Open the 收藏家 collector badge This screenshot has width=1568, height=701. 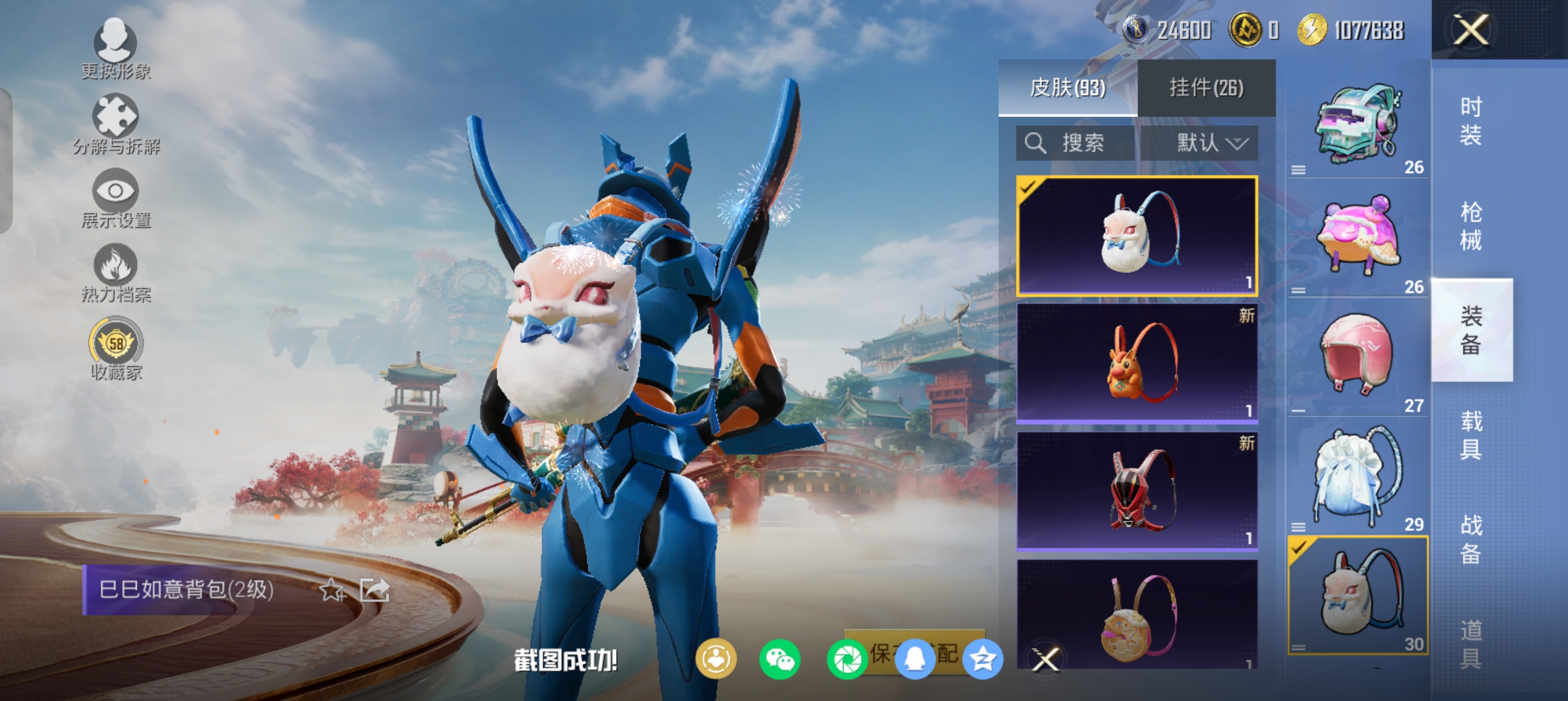115,348
